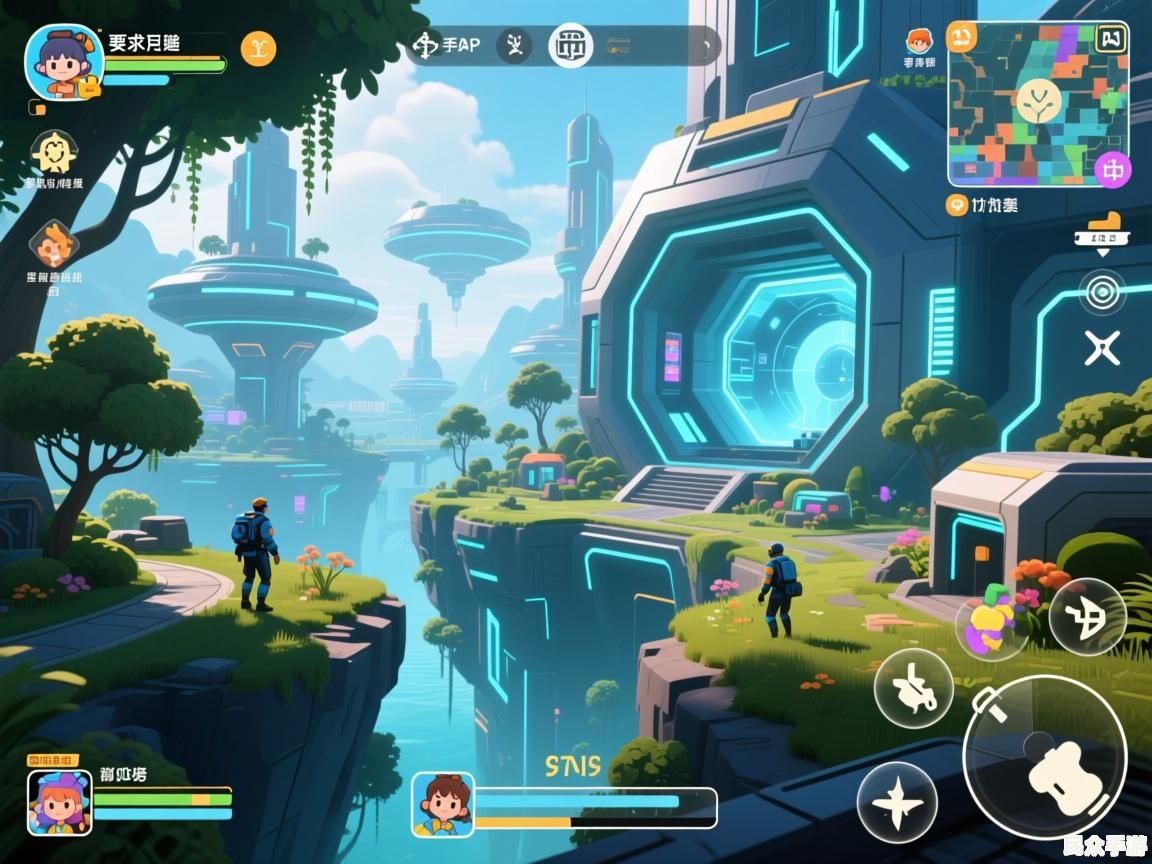Click the orange button on minimap corner
Viewport: 1152px width, 864px height.
click(x=961, y=36)
